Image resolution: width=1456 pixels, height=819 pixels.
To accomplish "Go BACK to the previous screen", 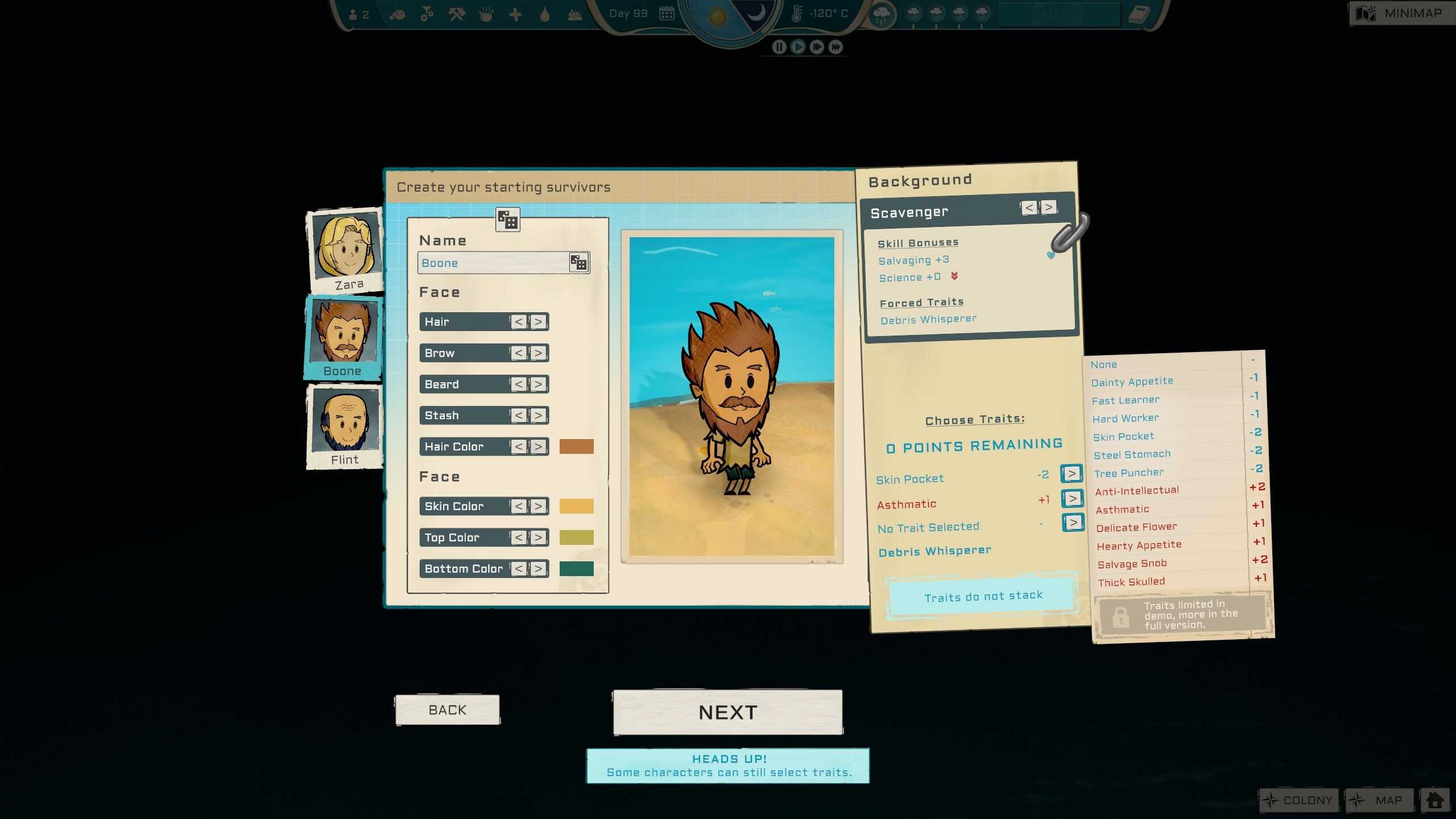I will click(448, 710).
